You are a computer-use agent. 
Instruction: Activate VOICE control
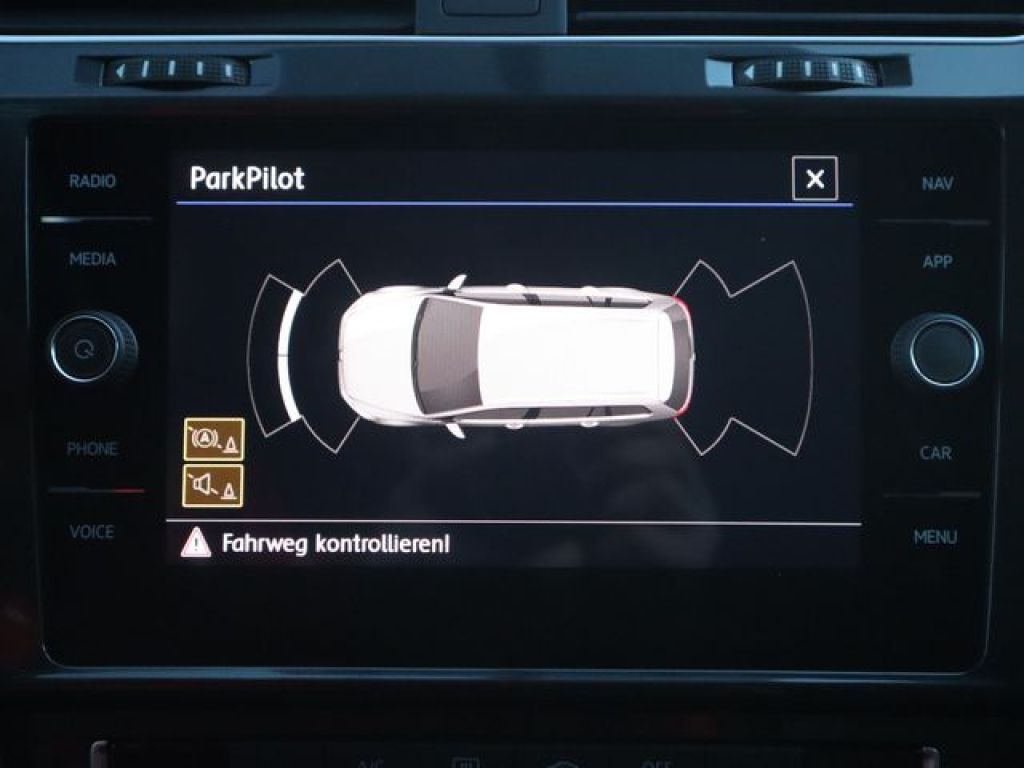(92, 532)
